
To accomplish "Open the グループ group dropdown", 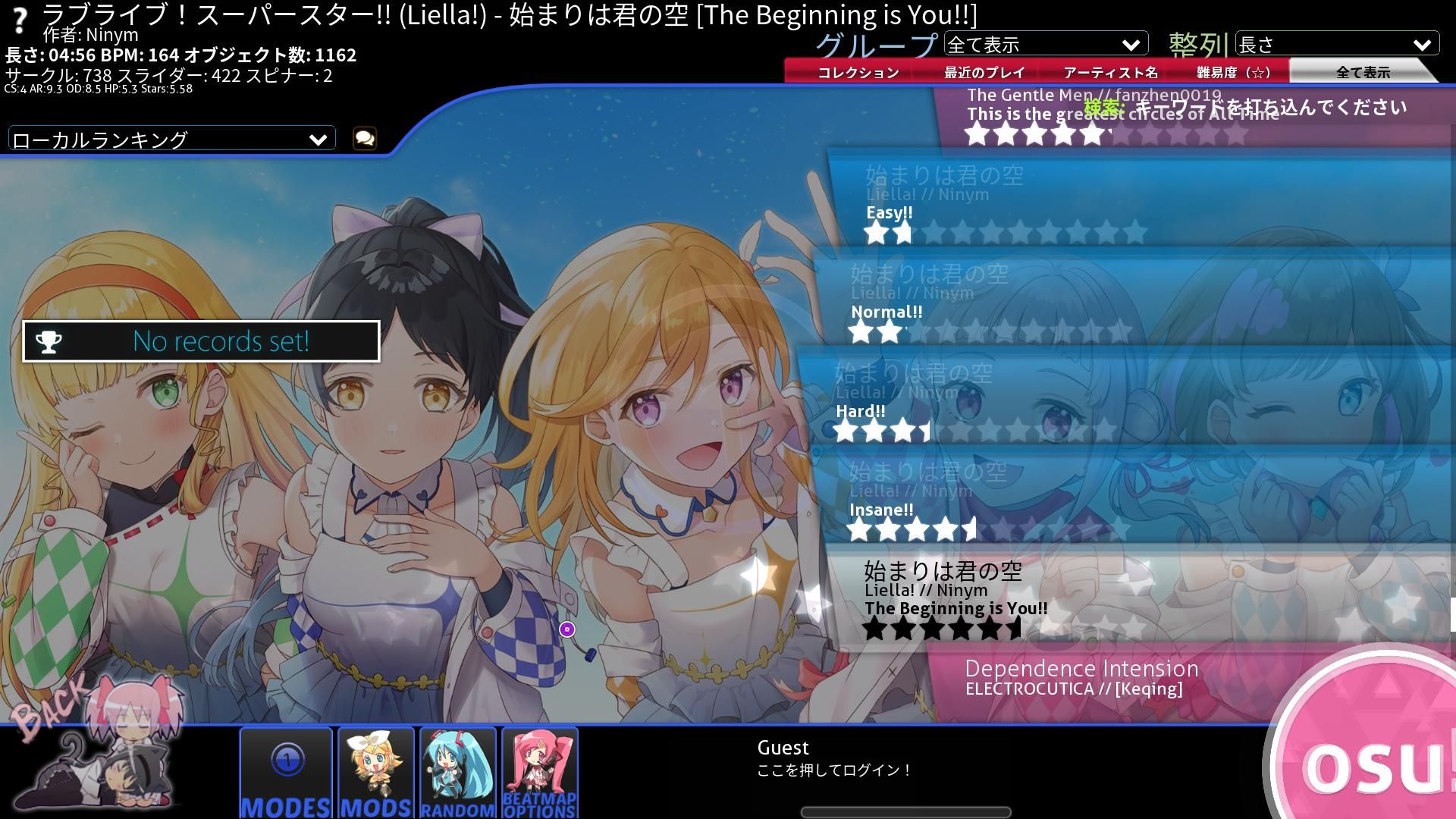I will point(1045,45).
